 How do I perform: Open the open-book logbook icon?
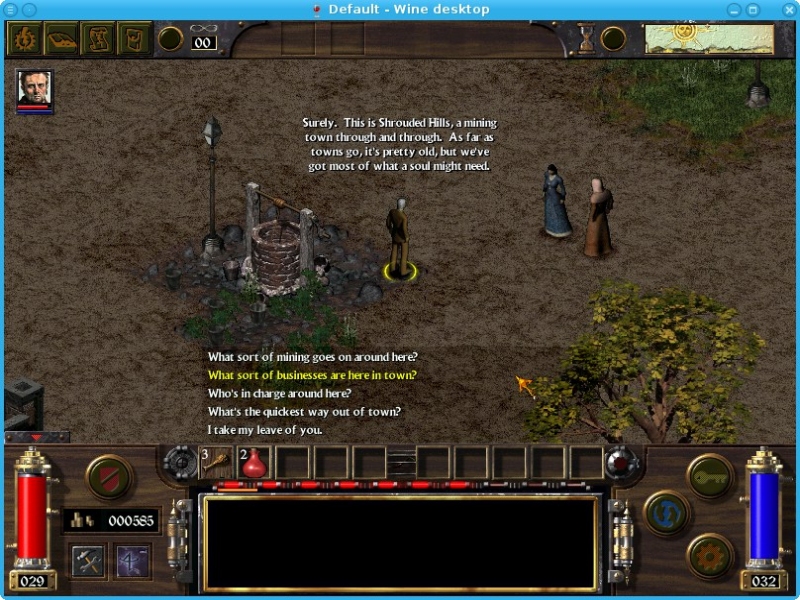point(60,38)
